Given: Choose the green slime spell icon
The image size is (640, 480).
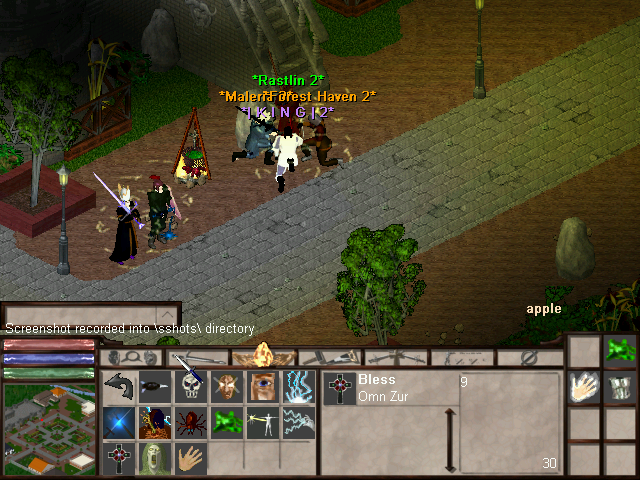Looking at the screenshot, I should [x=226, y=422].
